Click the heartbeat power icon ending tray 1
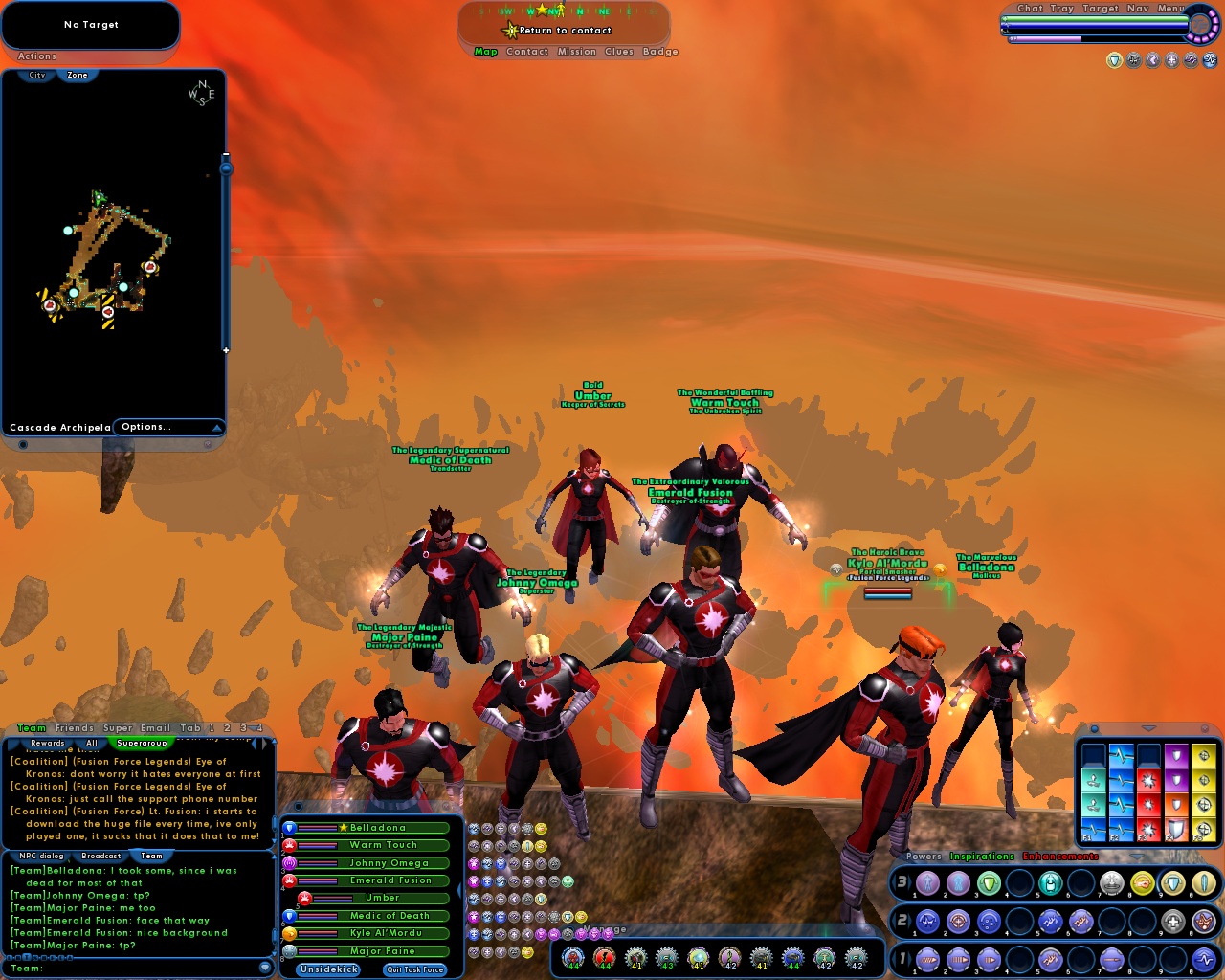 click(x=1204, y=959)
